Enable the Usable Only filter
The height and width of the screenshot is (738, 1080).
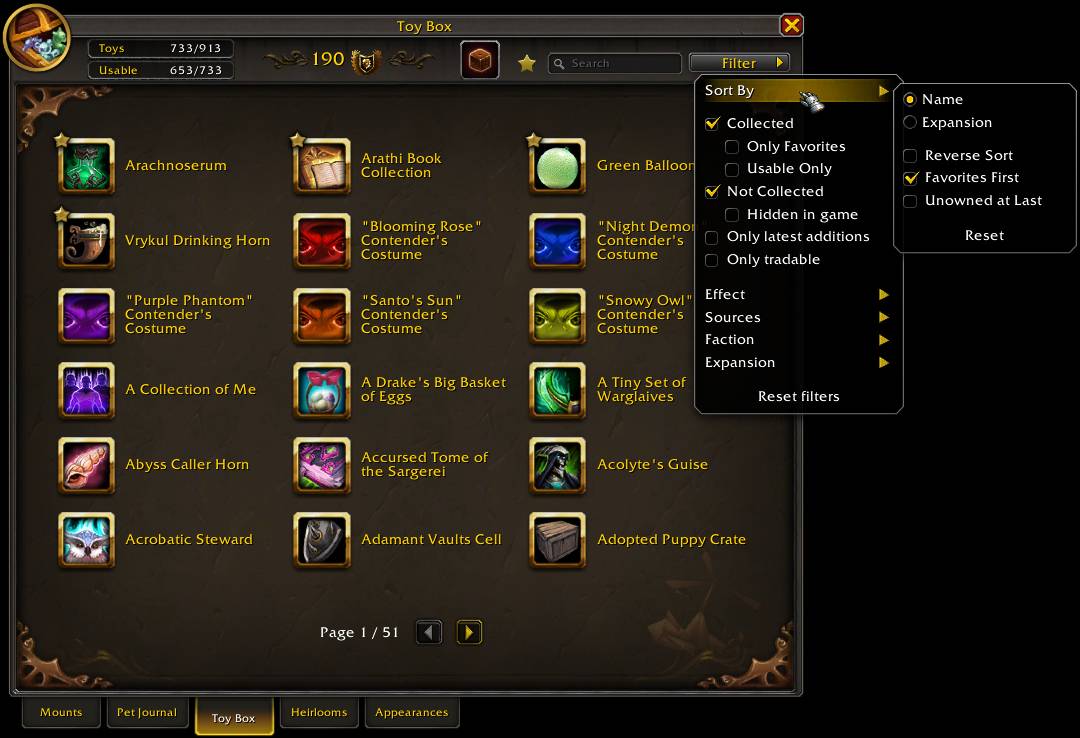click(x=732, y=169)
